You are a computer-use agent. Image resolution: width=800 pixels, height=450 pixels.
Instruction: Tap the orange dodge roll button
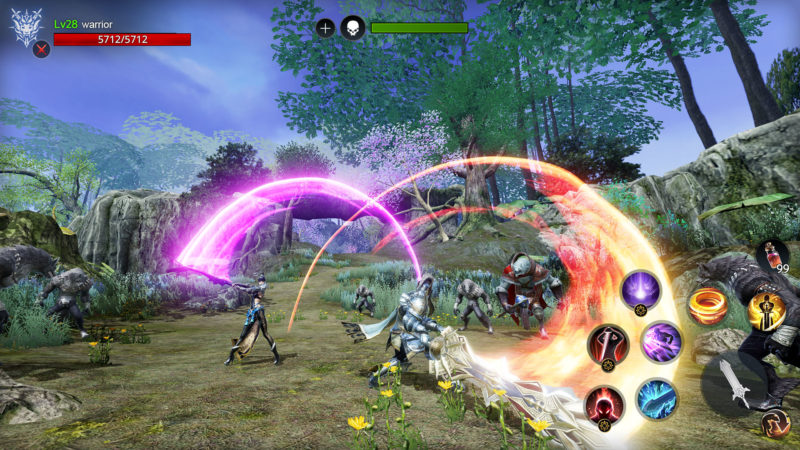point(775,425)
